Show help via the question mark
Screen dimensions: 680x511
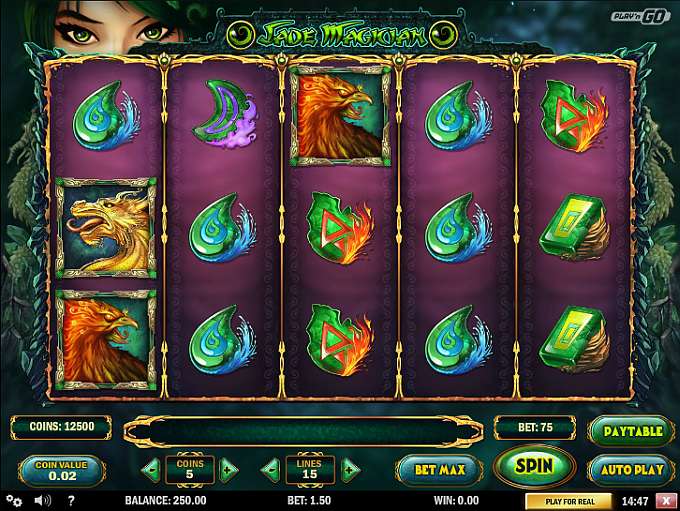[71, 500]
